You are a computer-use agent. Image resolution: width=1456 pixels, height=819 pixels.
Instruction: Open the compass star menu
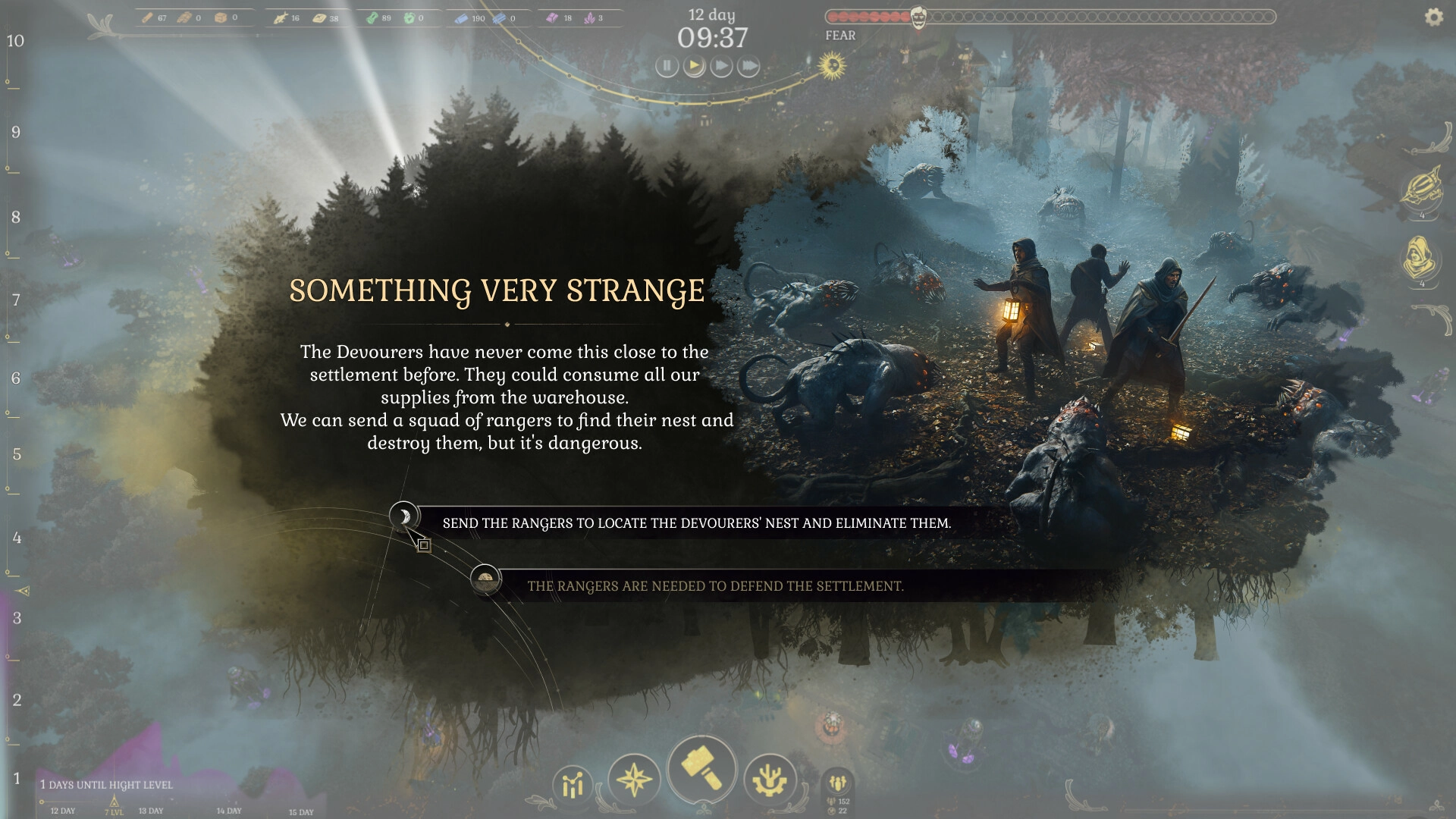(x=634, y=780)
